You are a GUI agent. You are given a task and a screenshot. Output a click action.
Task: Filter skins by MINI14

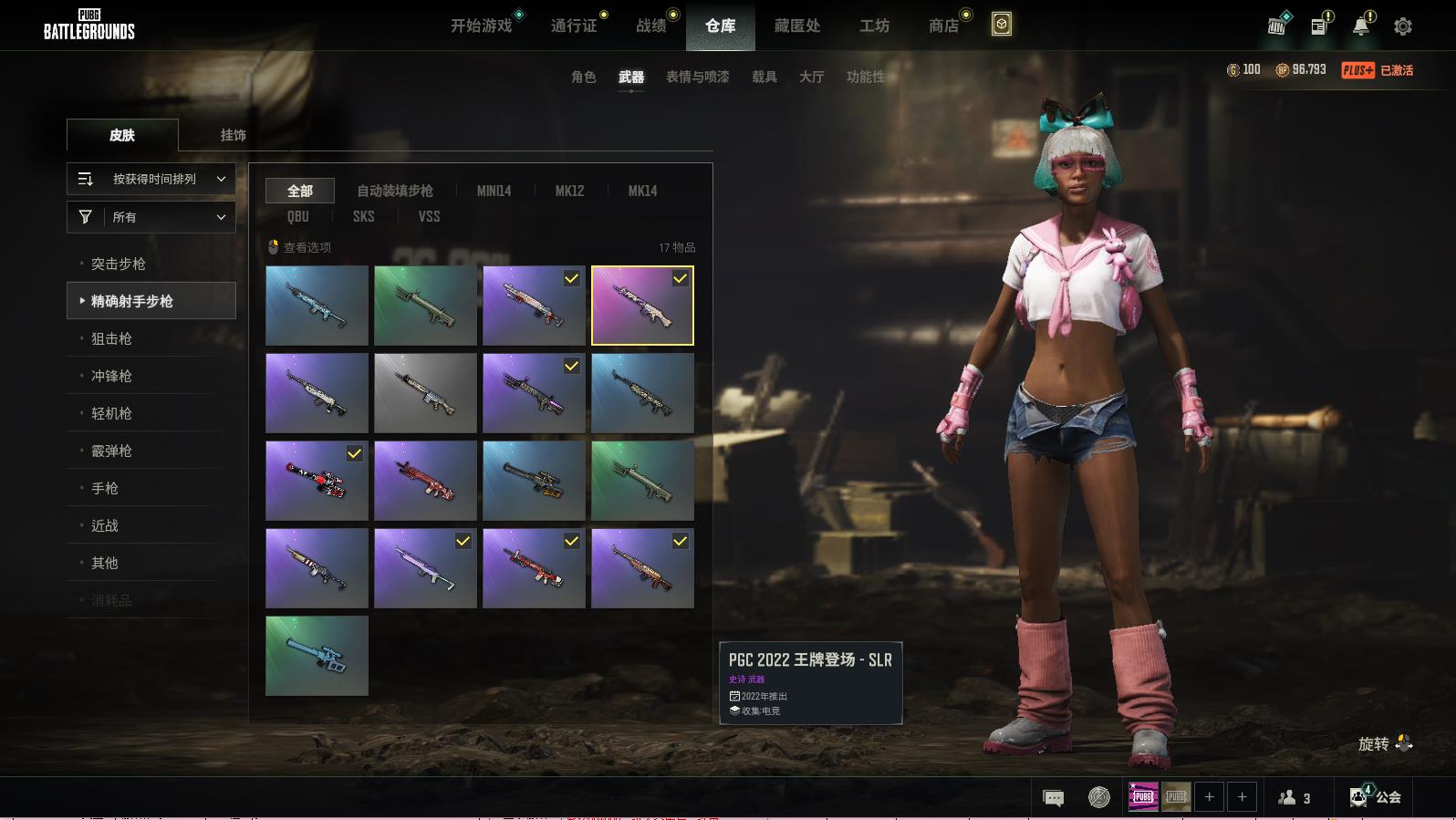click(x=494, y=191)
